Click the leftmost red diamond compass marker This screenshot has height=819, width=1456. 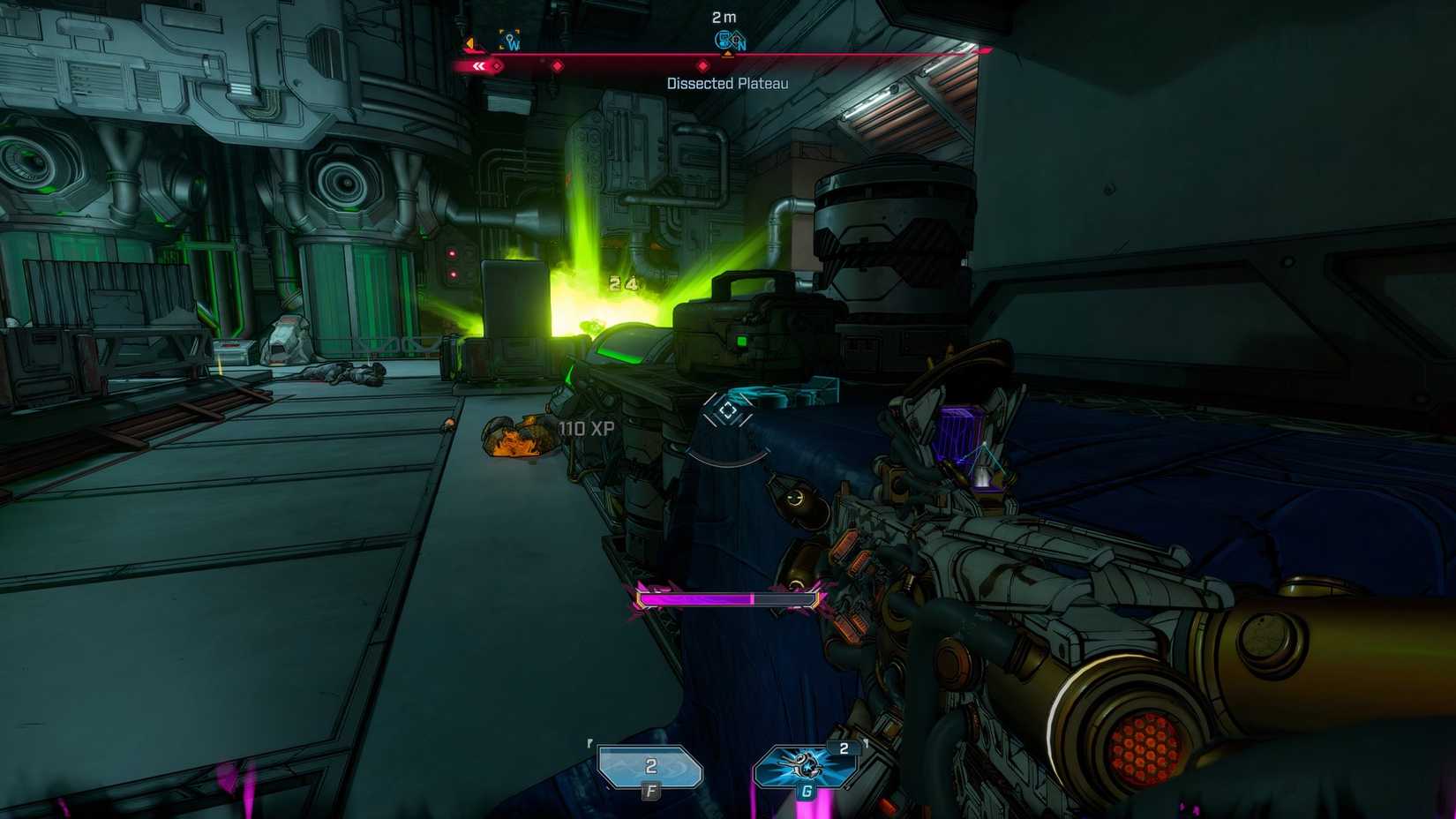click(497, 65)
